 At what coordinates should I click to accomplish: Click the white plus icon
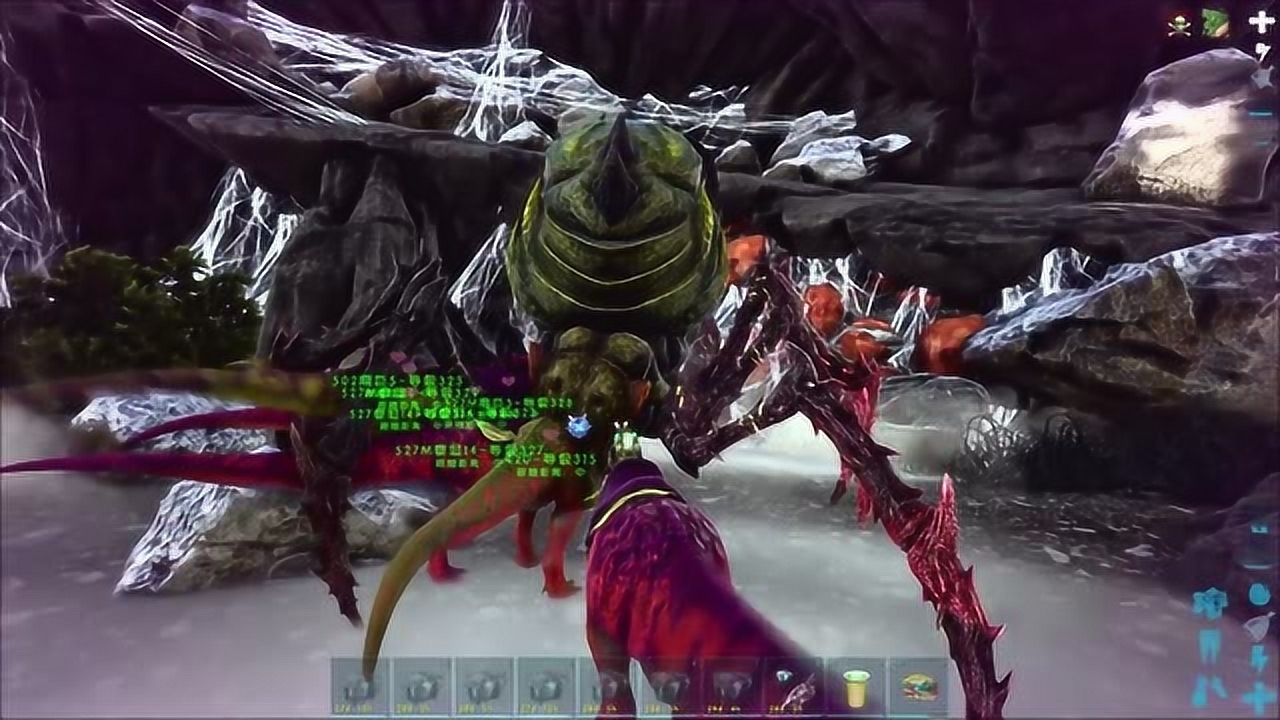1261,22
